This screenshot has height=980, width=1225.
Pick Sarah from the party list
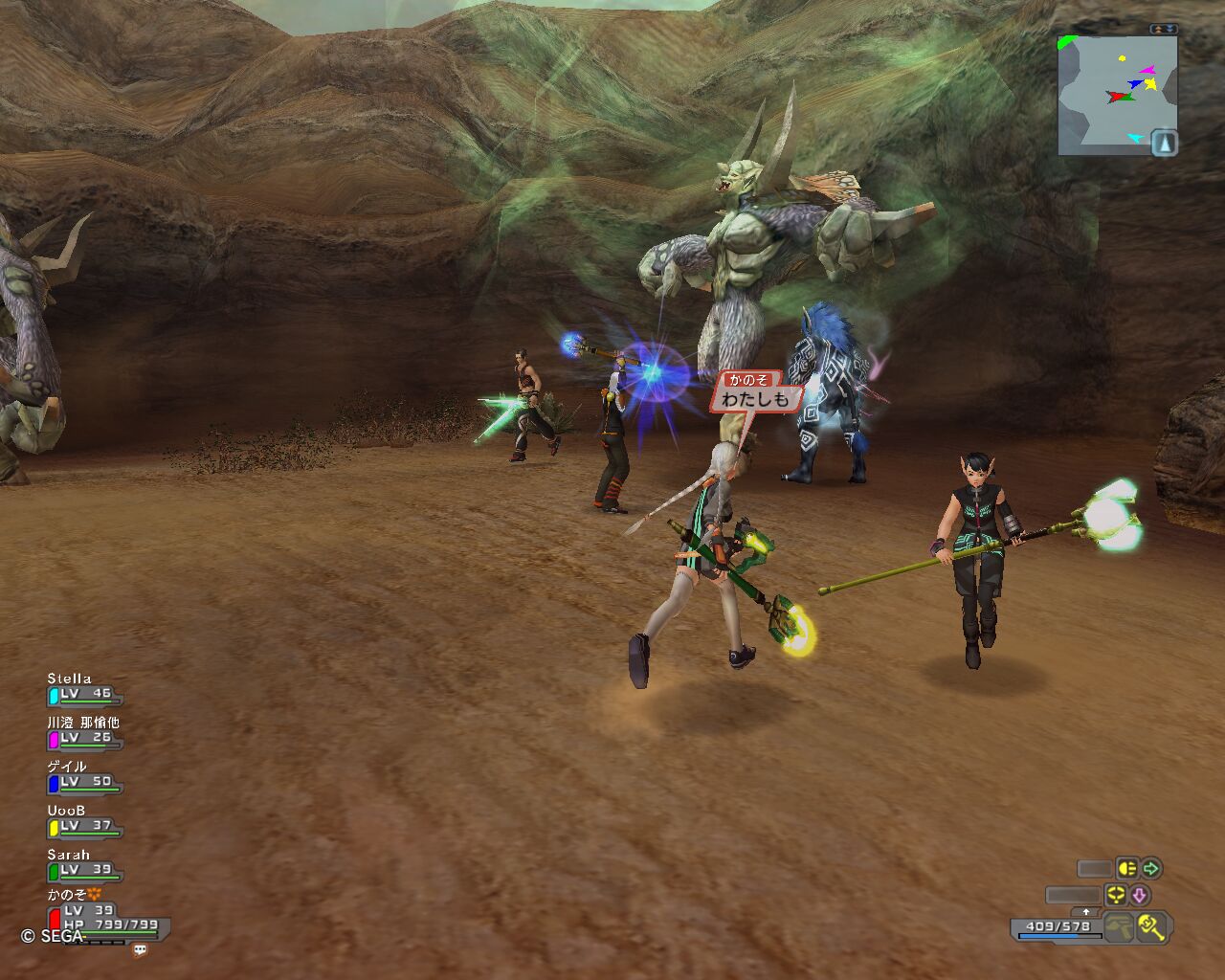click(84, 864)
